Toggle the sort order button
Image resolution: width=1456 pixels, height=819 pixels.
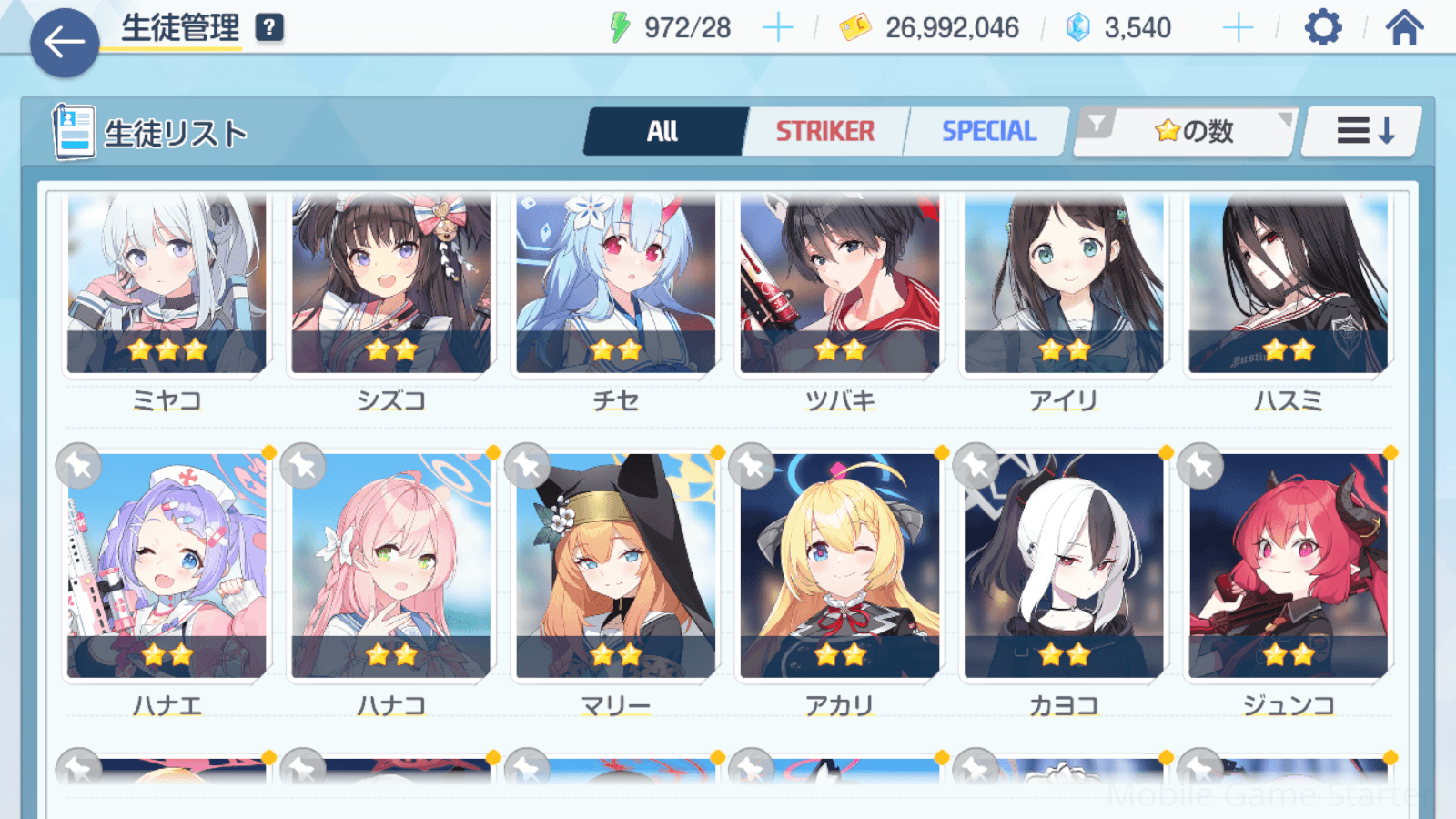click(x=1362, y=132)
